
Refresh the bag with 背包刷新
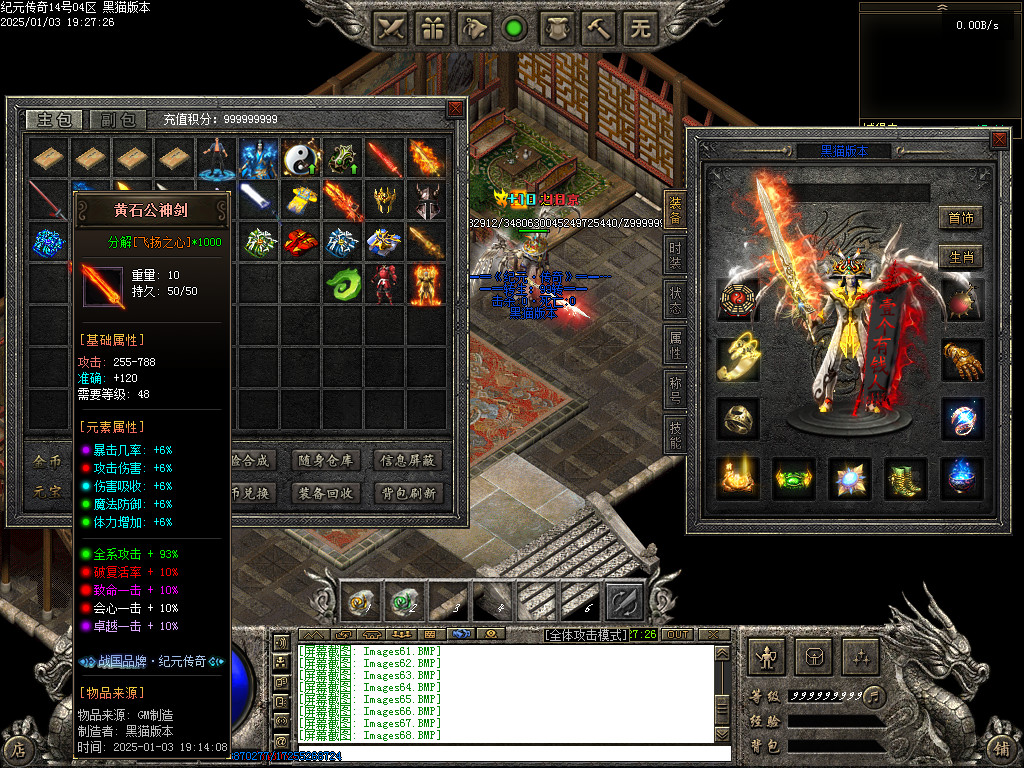pyautogui.click(x=408, y=493)
